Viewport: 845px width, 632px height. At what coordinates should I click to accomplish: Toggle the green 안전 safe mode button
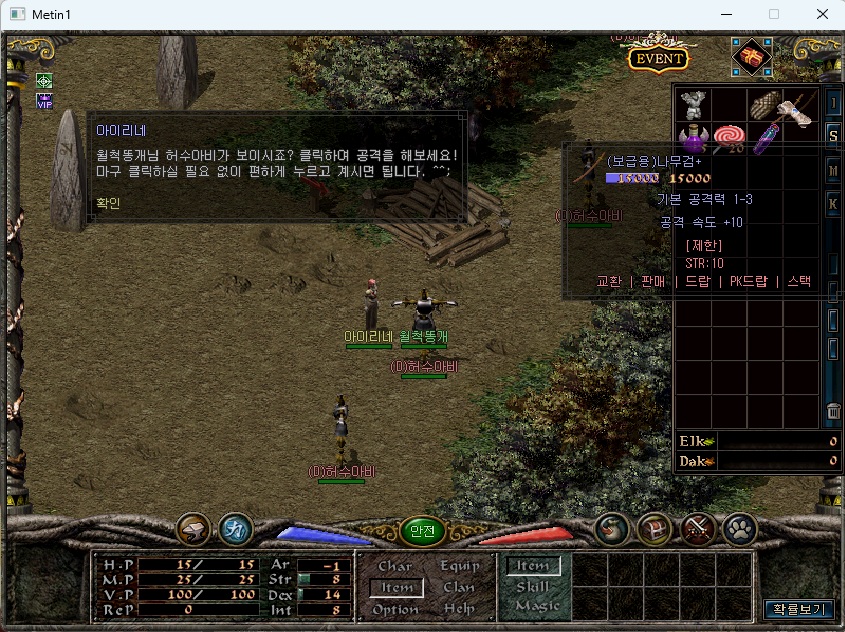tap(422, 532)
